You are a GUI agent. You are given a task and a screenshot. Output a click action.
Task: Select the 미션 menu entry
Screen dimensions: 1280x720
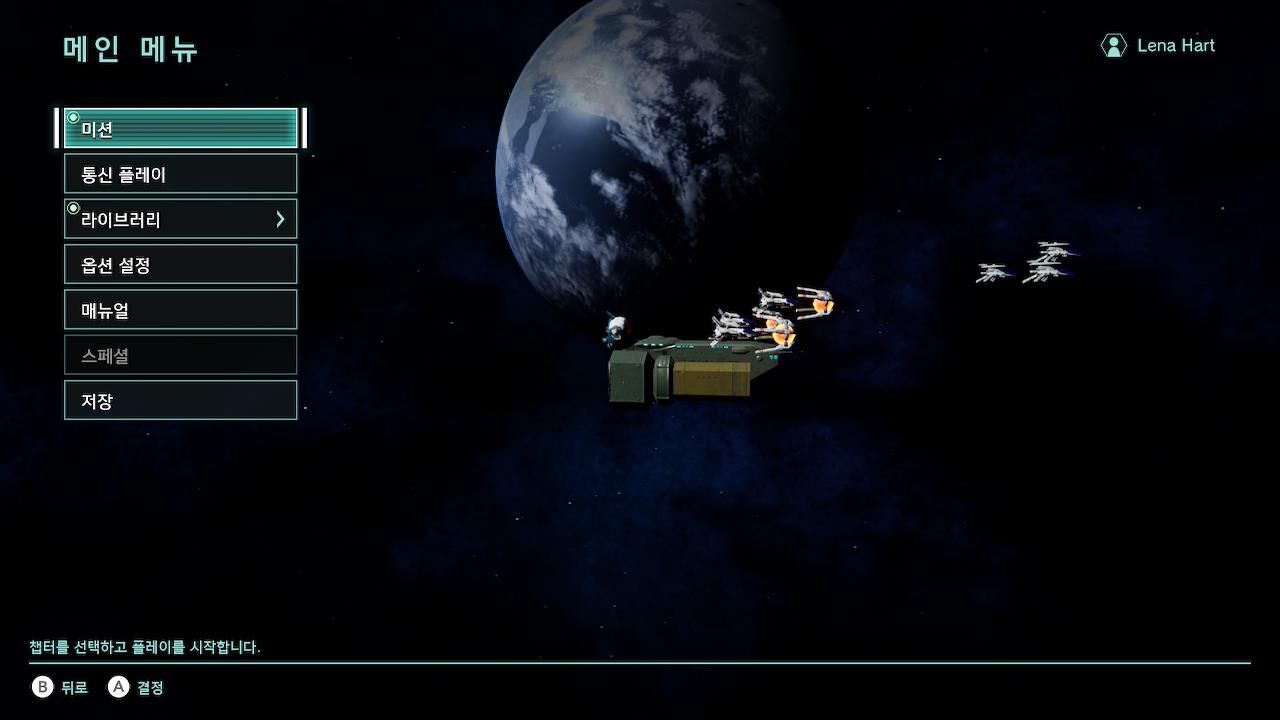point(180,129)
